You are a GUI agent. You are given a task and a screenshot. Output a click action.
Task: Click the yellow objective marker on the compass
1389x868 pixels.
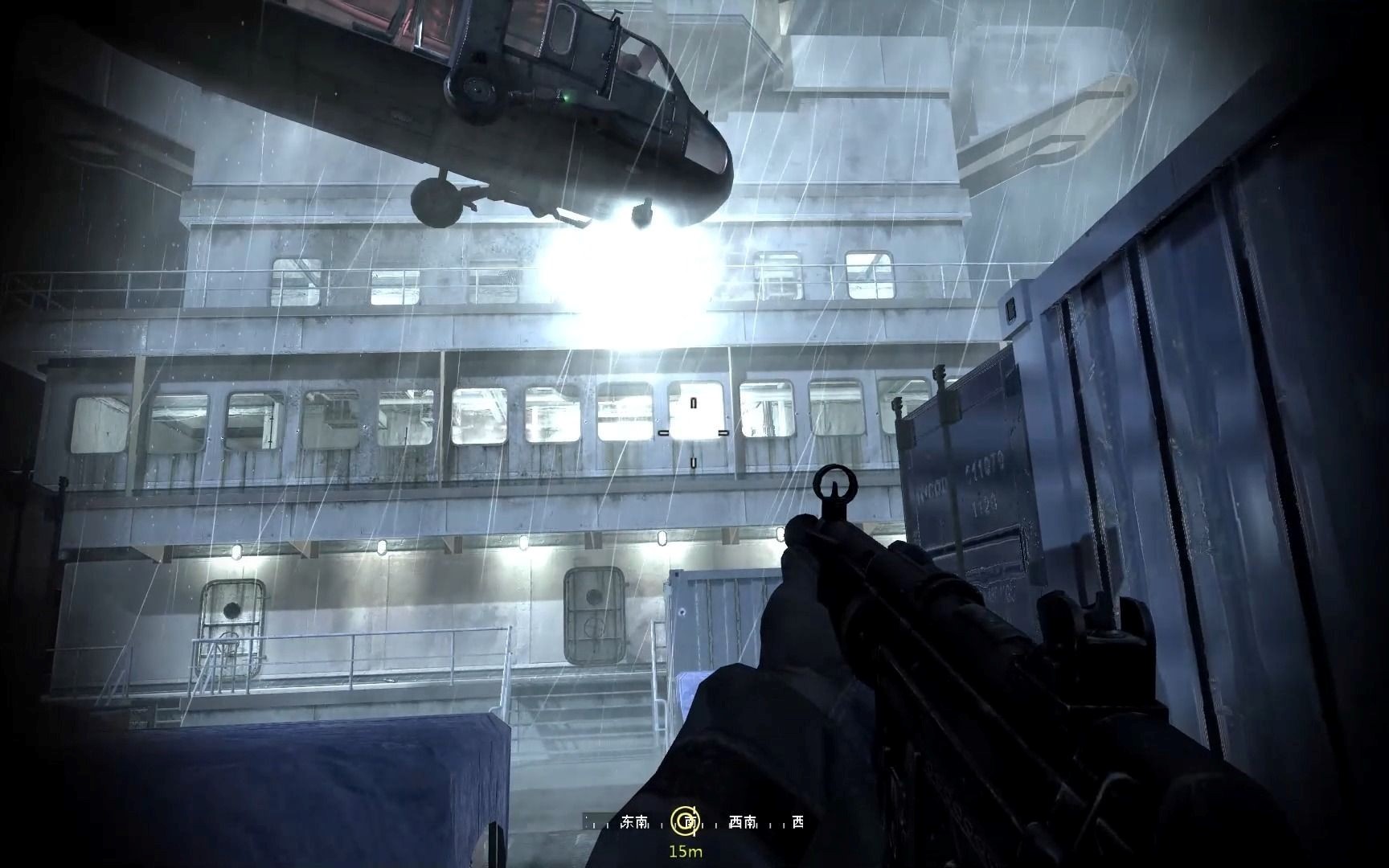[x=685, y=821]
